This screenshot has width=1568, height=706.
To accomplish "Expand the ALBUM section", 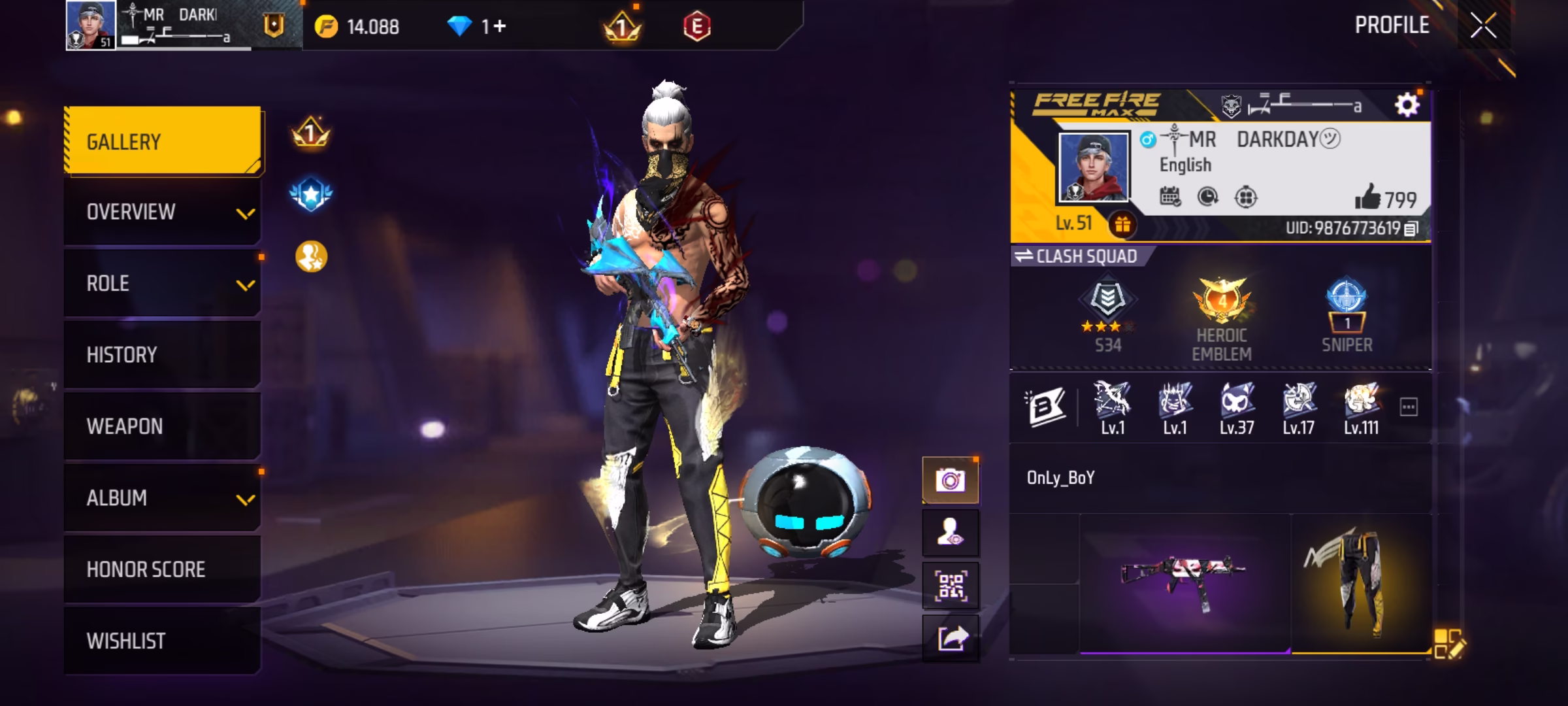I will click(162, 497).
